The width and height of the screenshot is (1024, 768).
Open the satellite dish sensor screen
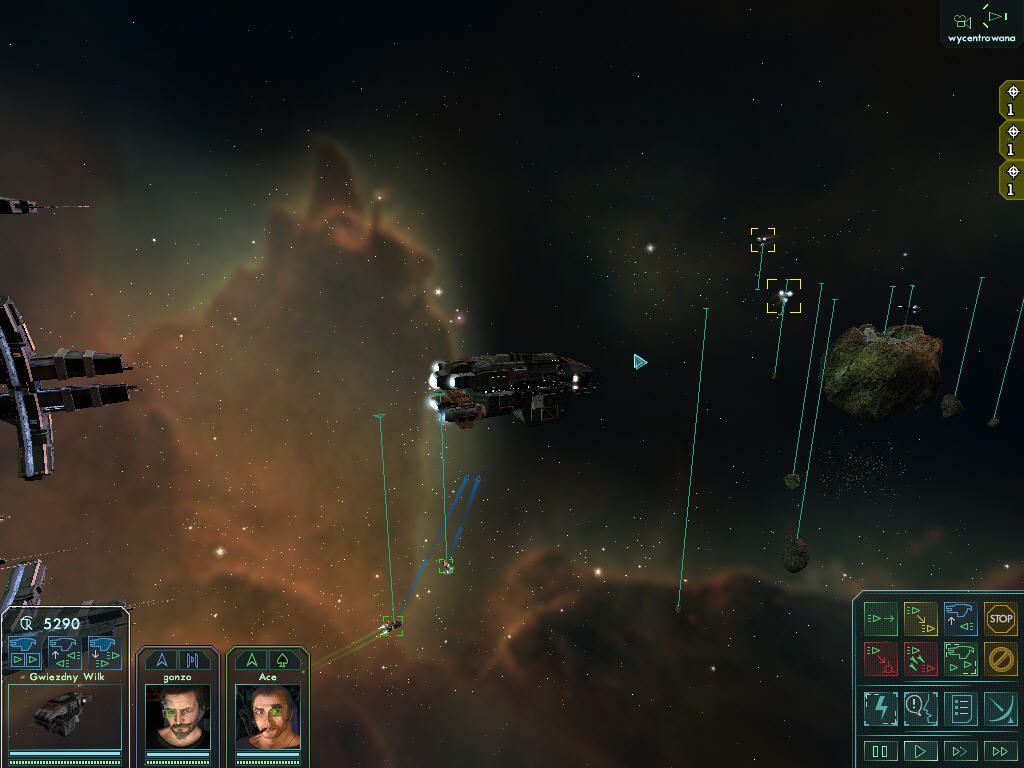[x=1000, y=708]
